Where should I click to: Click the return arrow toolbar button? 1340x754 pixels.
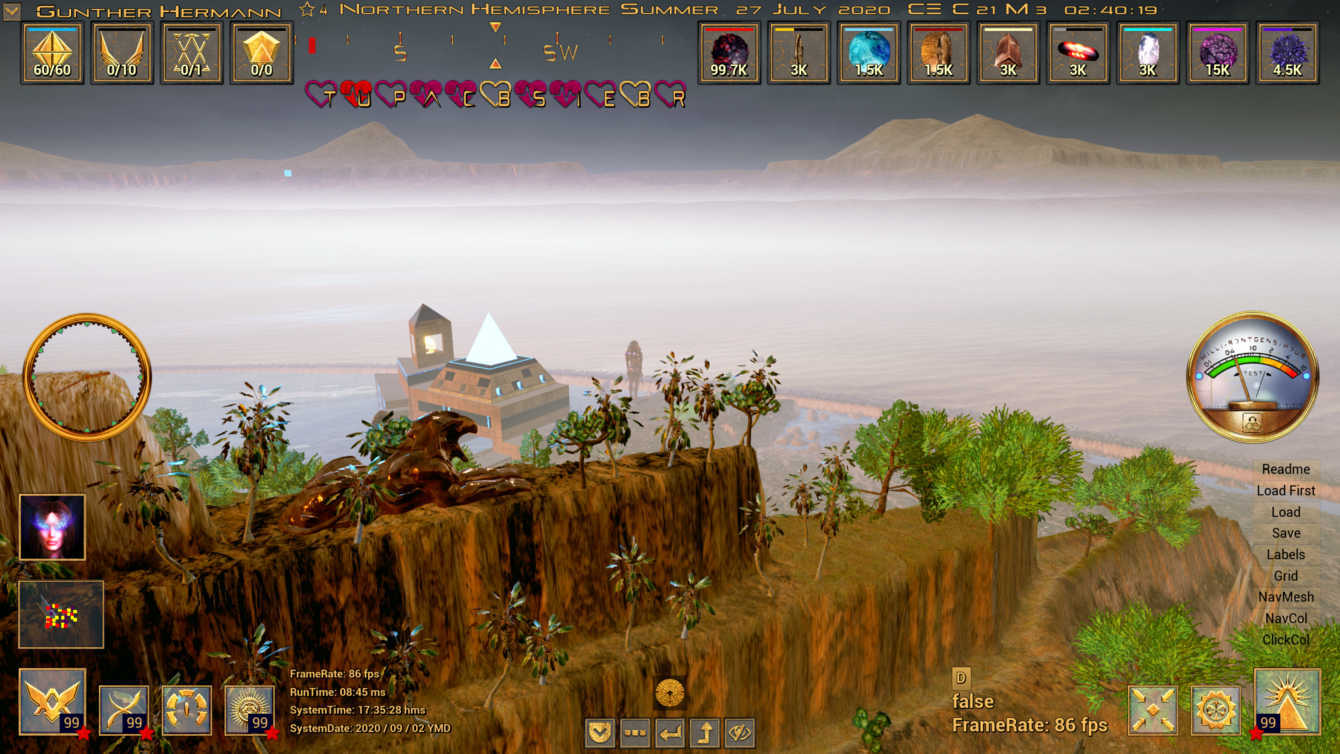click(670, 733)
